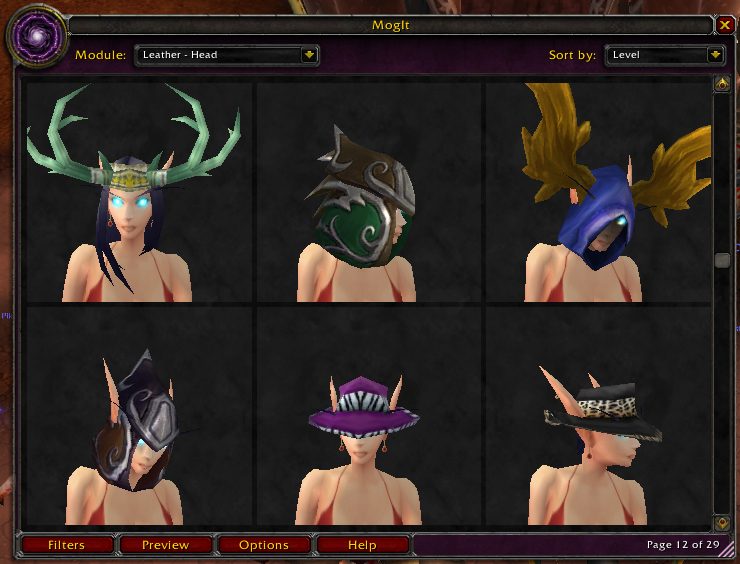Image resolution: width=740 pixels, height=564 pixels.
Task: Click the Preview button
Action: pos(165,545)
